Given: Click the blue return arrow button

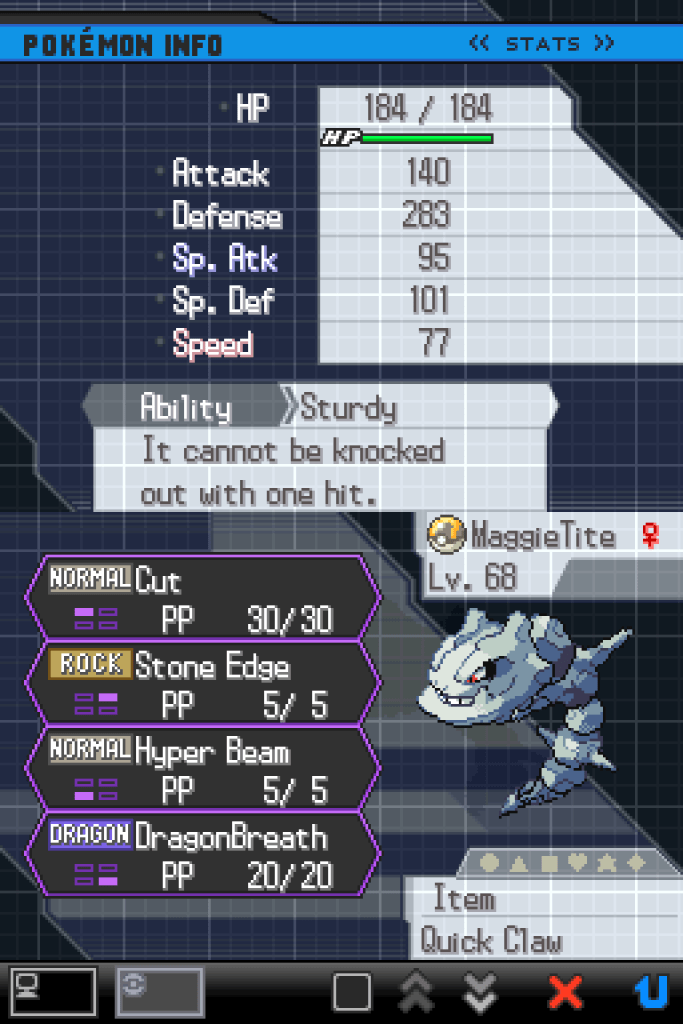Looking at the screenshot, I should pyautogui.click(x=651, y=992).
